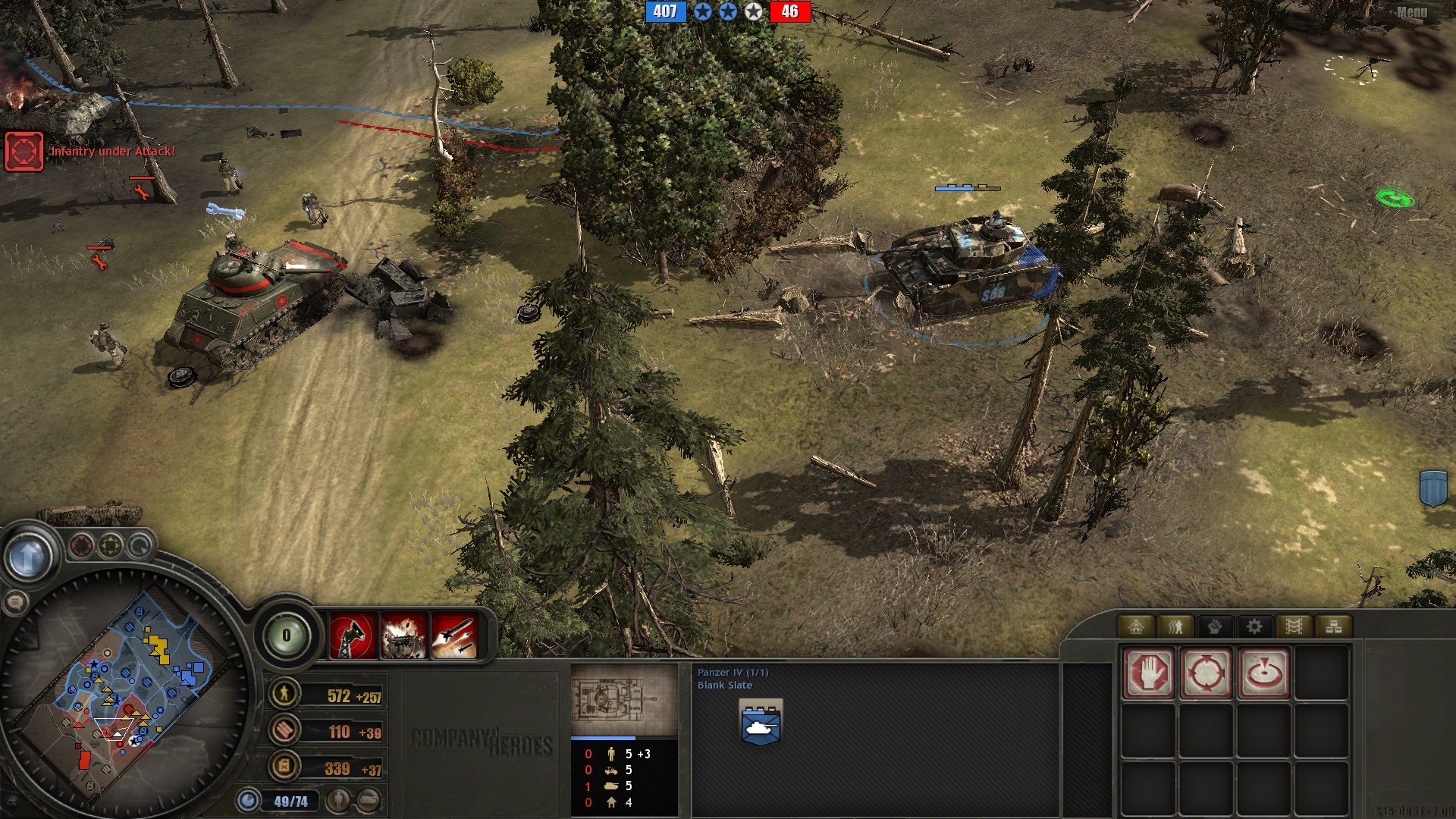Open the chat speech-bubble button
Screen dimensions: 1456x819
14,603
